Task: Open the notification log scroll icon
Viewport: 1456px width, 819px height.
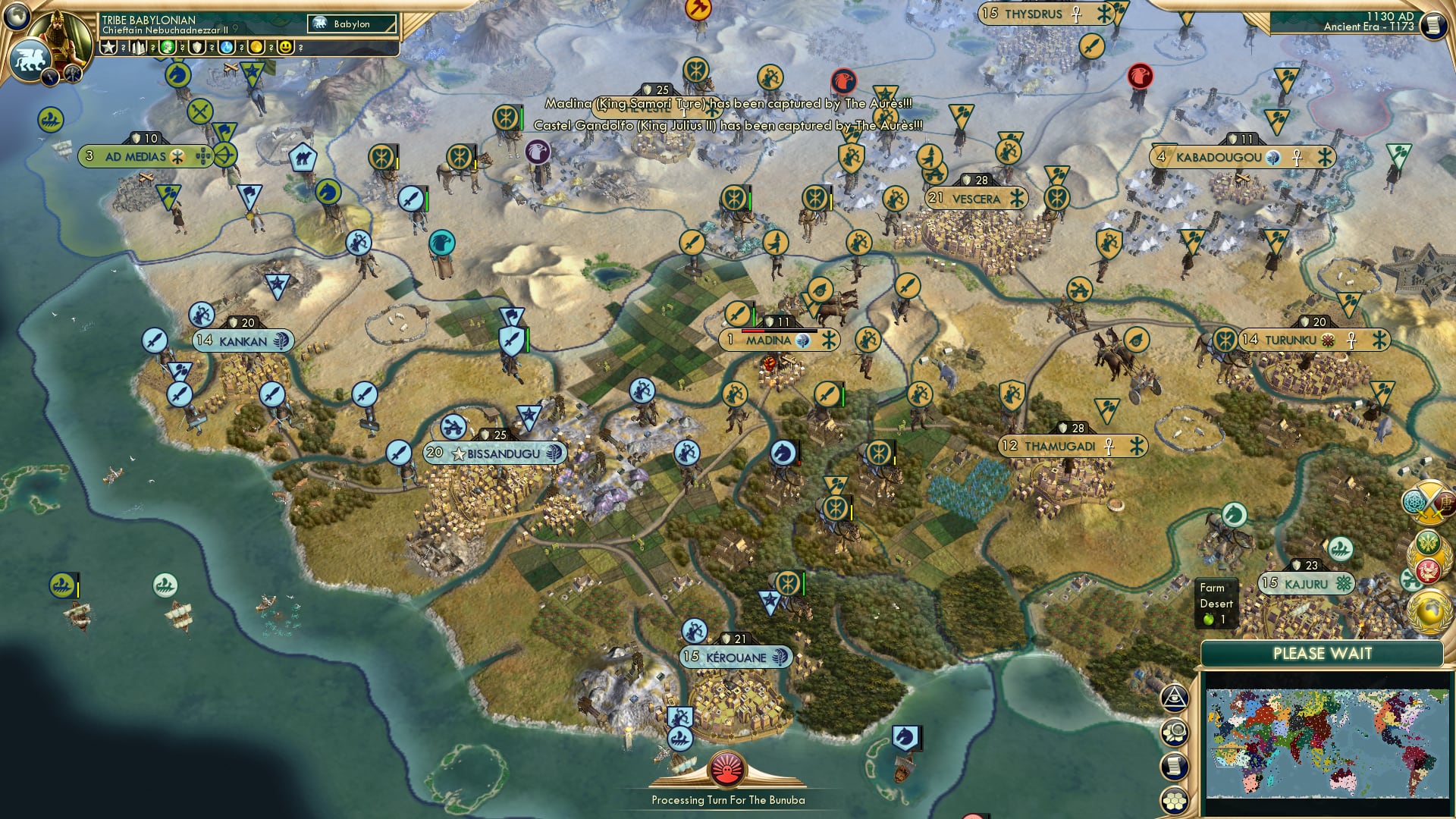Action: 1175,766
